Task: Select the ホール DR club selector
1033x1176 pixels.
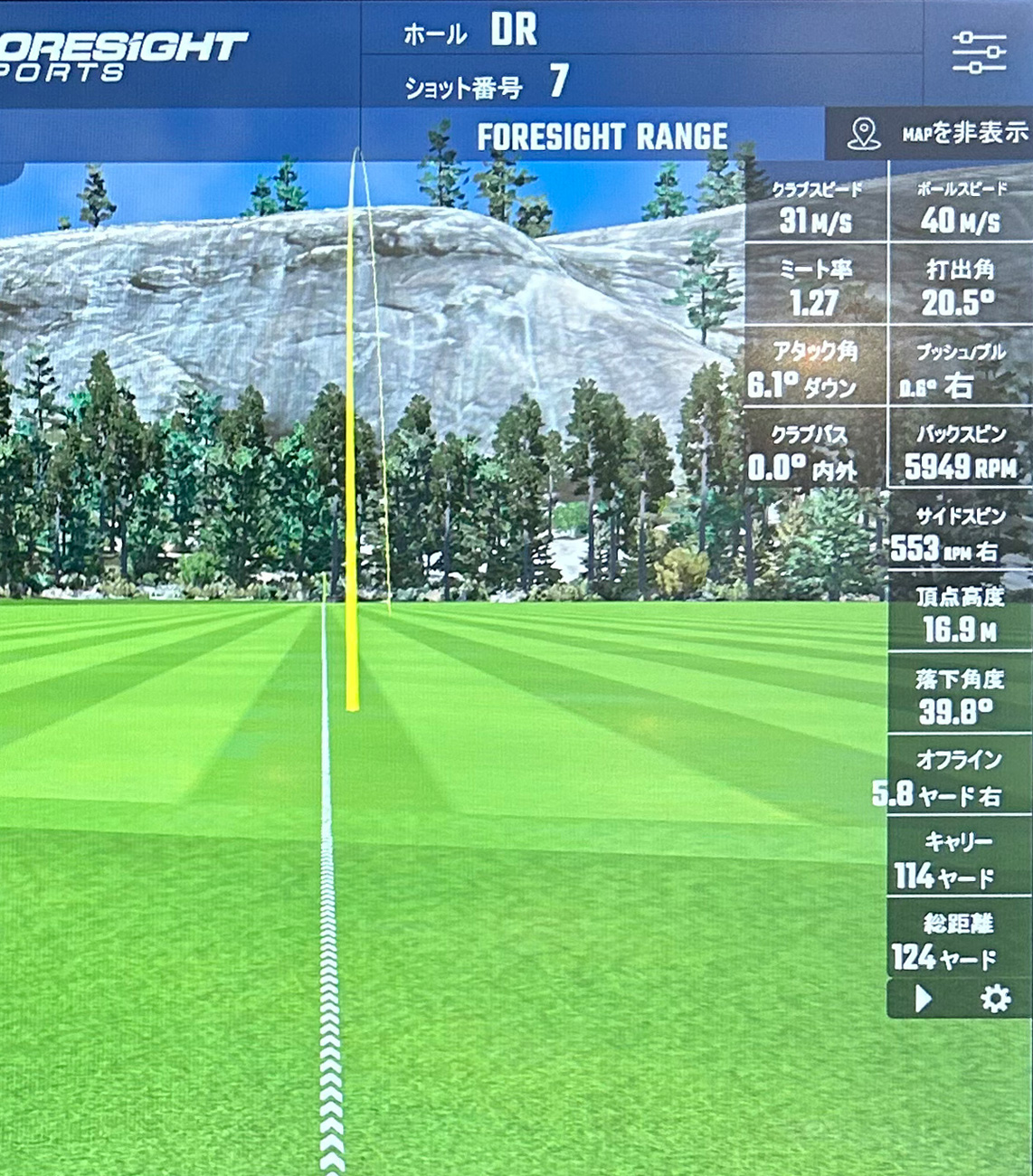Action: (x=512, y=31)
